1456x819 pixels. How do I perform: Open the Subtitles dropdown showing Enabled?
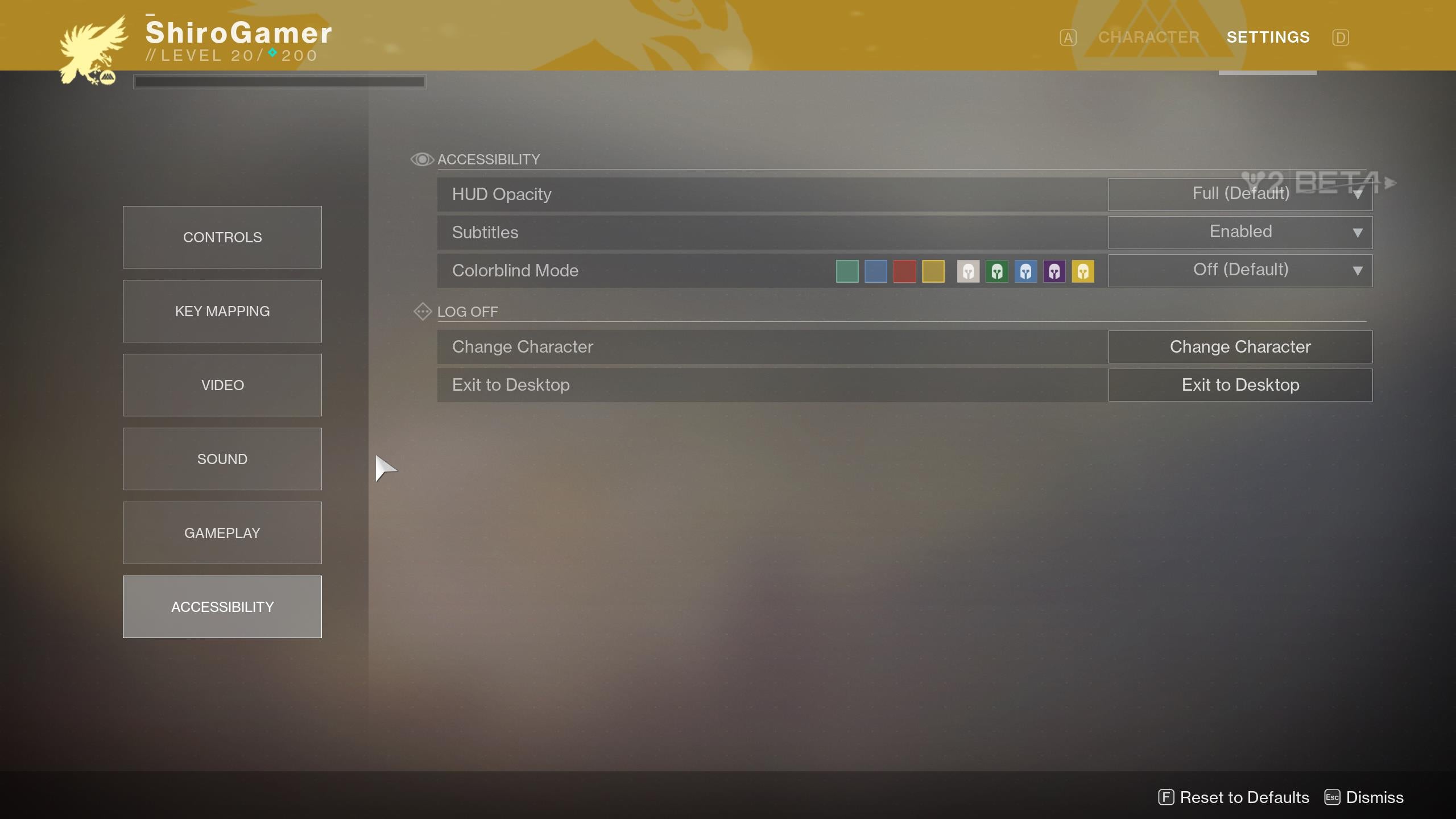(1240, 231)
